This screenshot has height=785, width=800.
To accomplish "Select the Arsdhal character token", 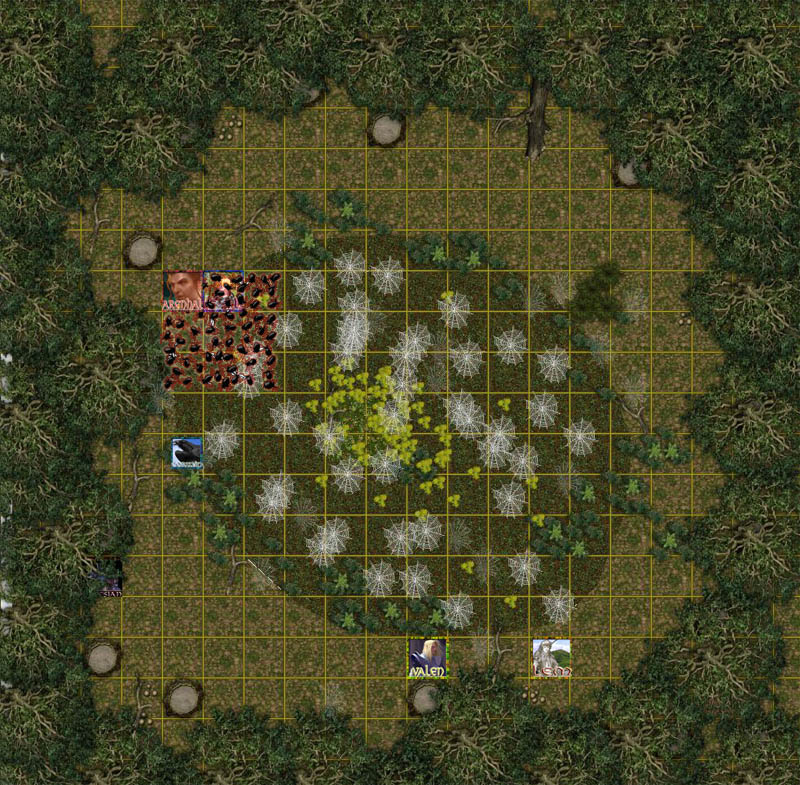I will pos(183,290).
